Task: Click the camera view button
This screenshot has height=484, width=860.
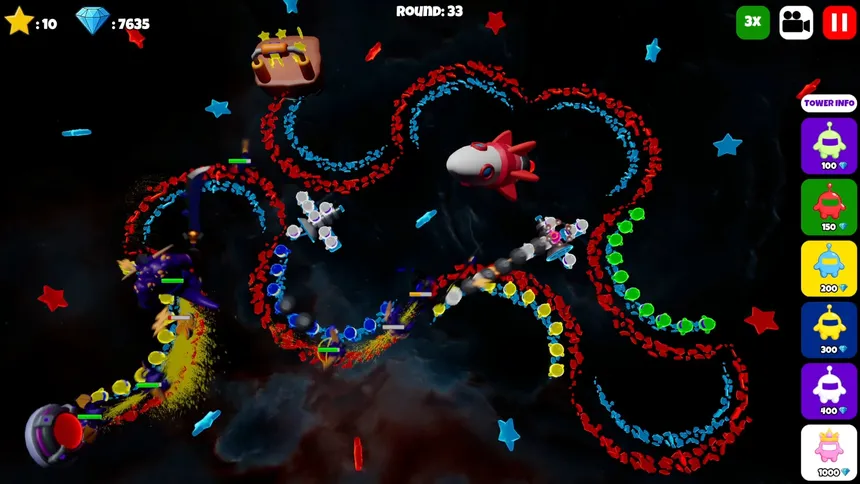Action: click(x=796, y=22)
